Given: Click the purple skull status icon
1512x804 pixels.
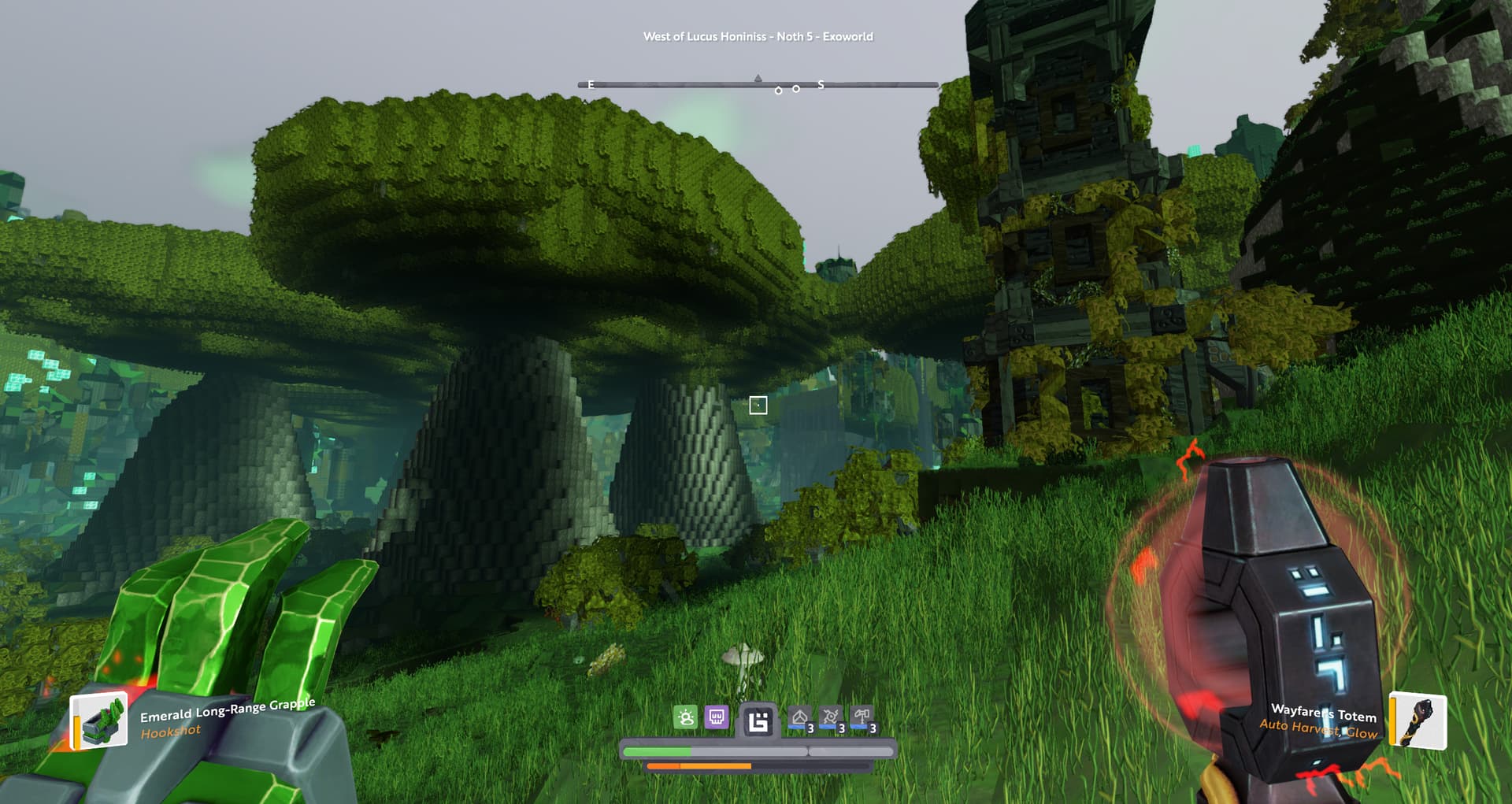Looking at the screenshot, I should point(717,717).
